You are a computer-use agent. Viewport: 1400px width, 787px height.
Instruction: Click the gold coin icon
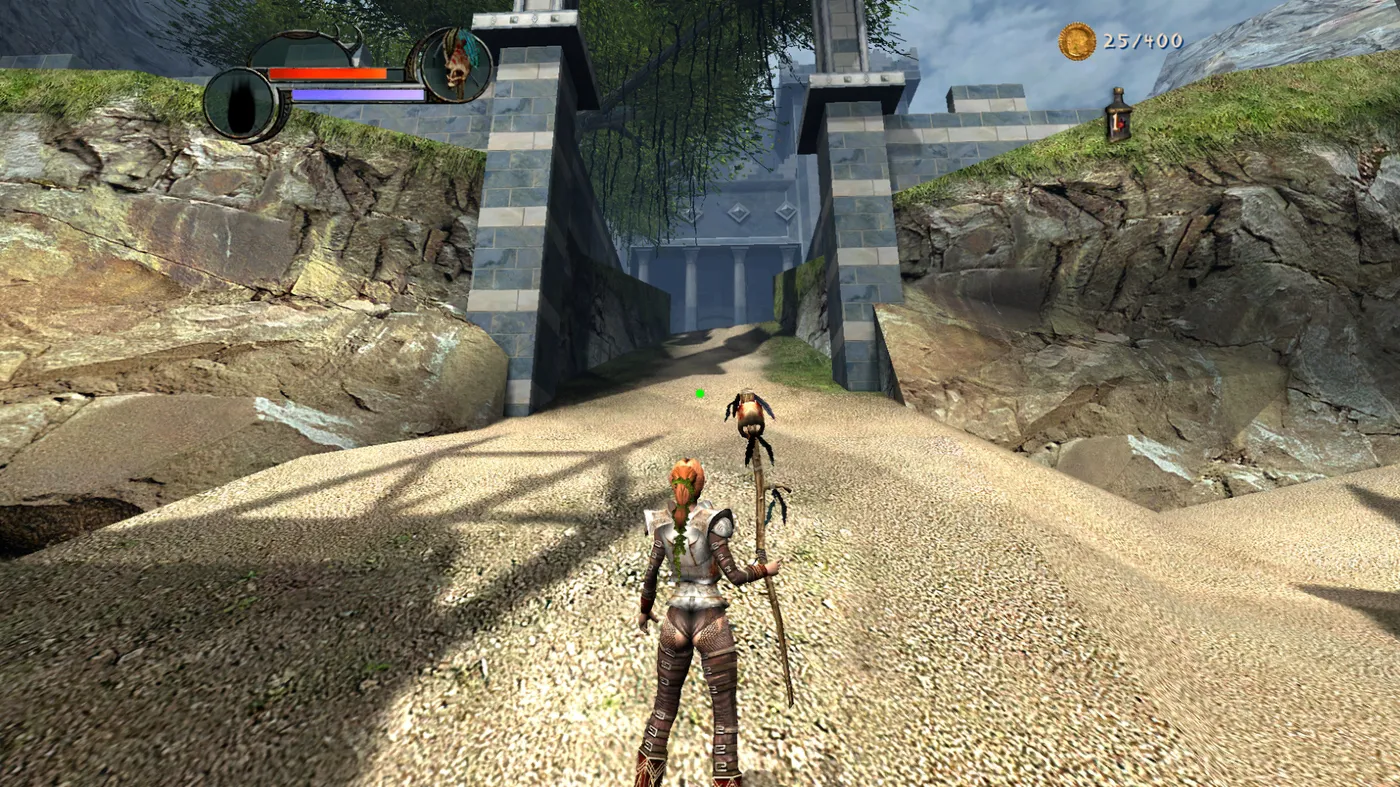pos(1077,42)
